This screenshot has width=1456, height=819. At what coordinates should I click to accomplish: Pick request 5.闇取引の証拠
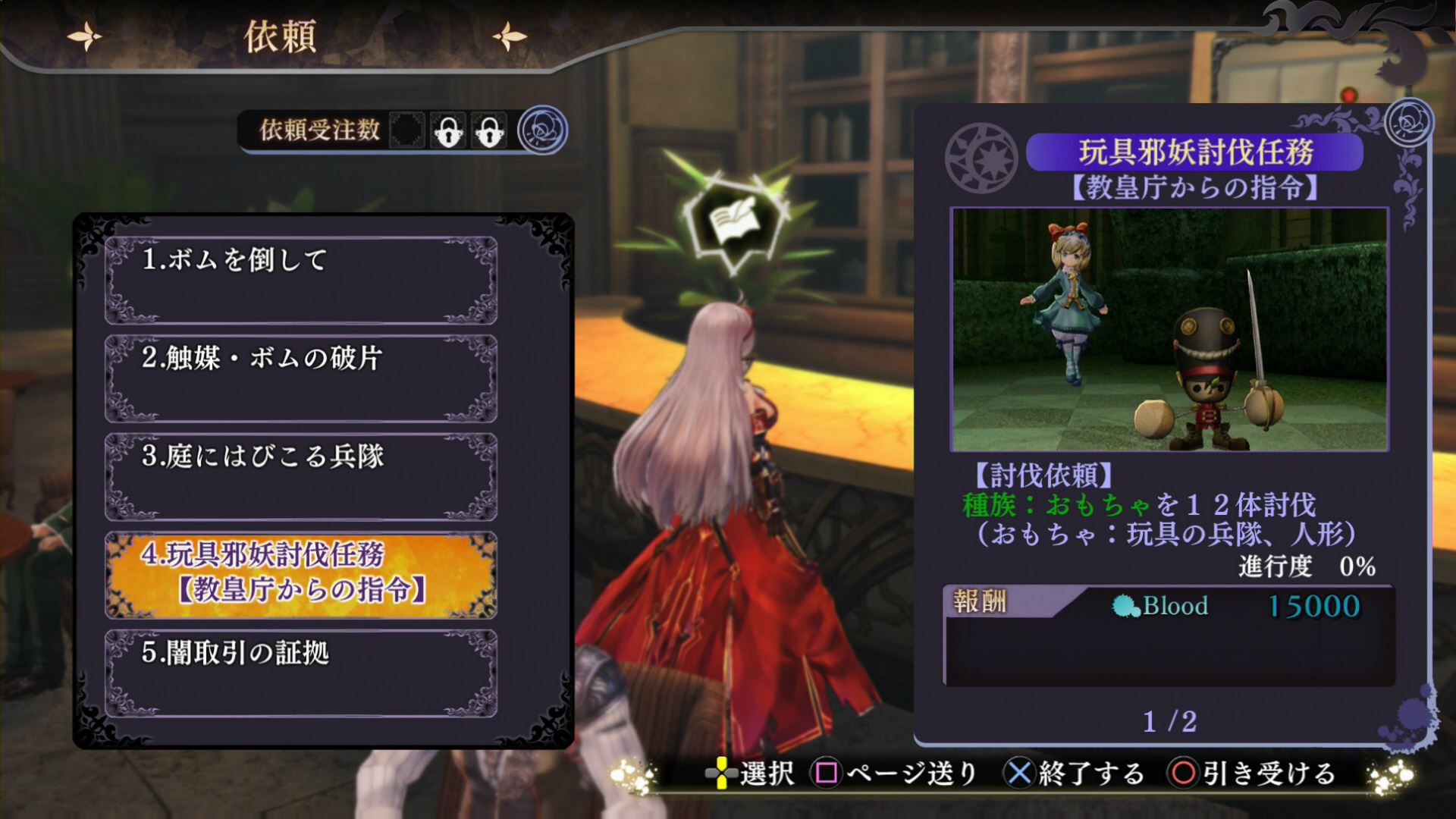click(301, 673)
